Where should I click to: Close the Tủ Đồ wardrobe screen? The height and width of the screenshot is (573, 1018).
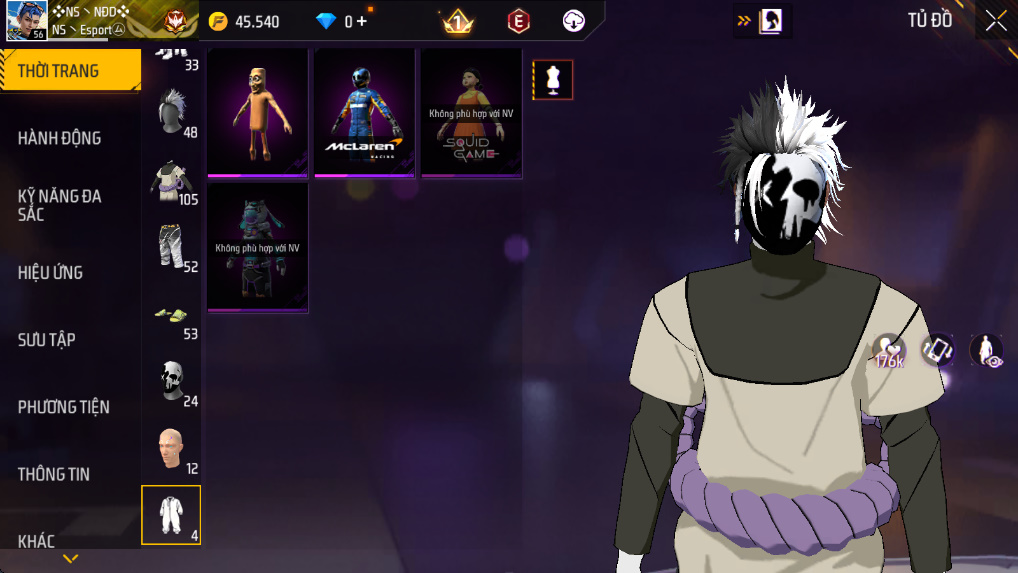(995, 21)
